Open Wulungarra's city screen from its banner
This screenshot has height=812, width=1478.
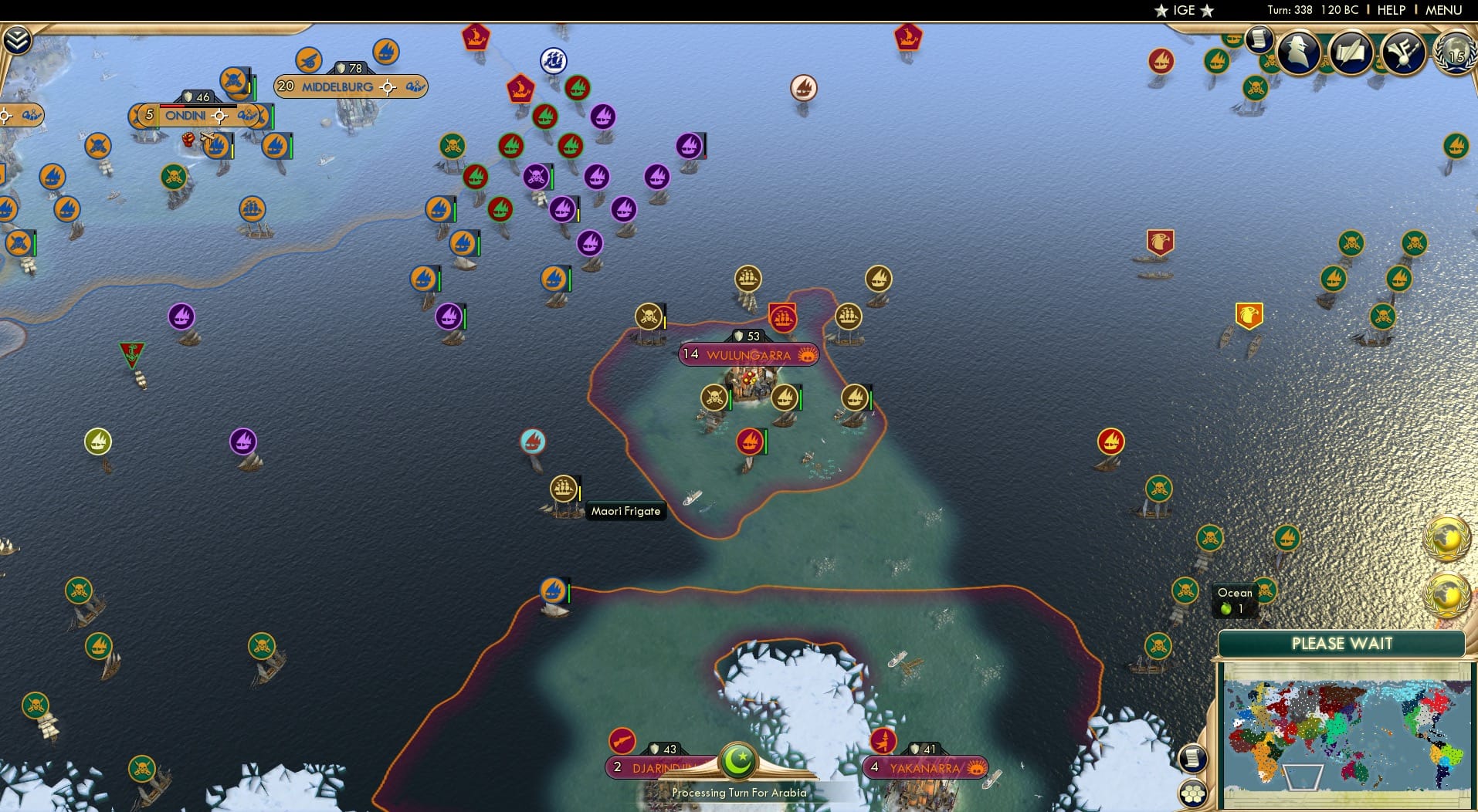tap(747, 355)
